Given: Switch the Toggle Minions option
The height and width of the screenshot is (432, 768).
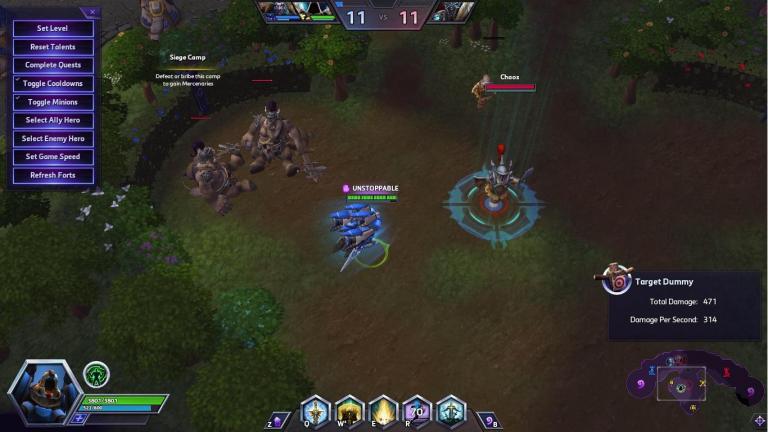Looking at the screenshot, I should [52, 102].
